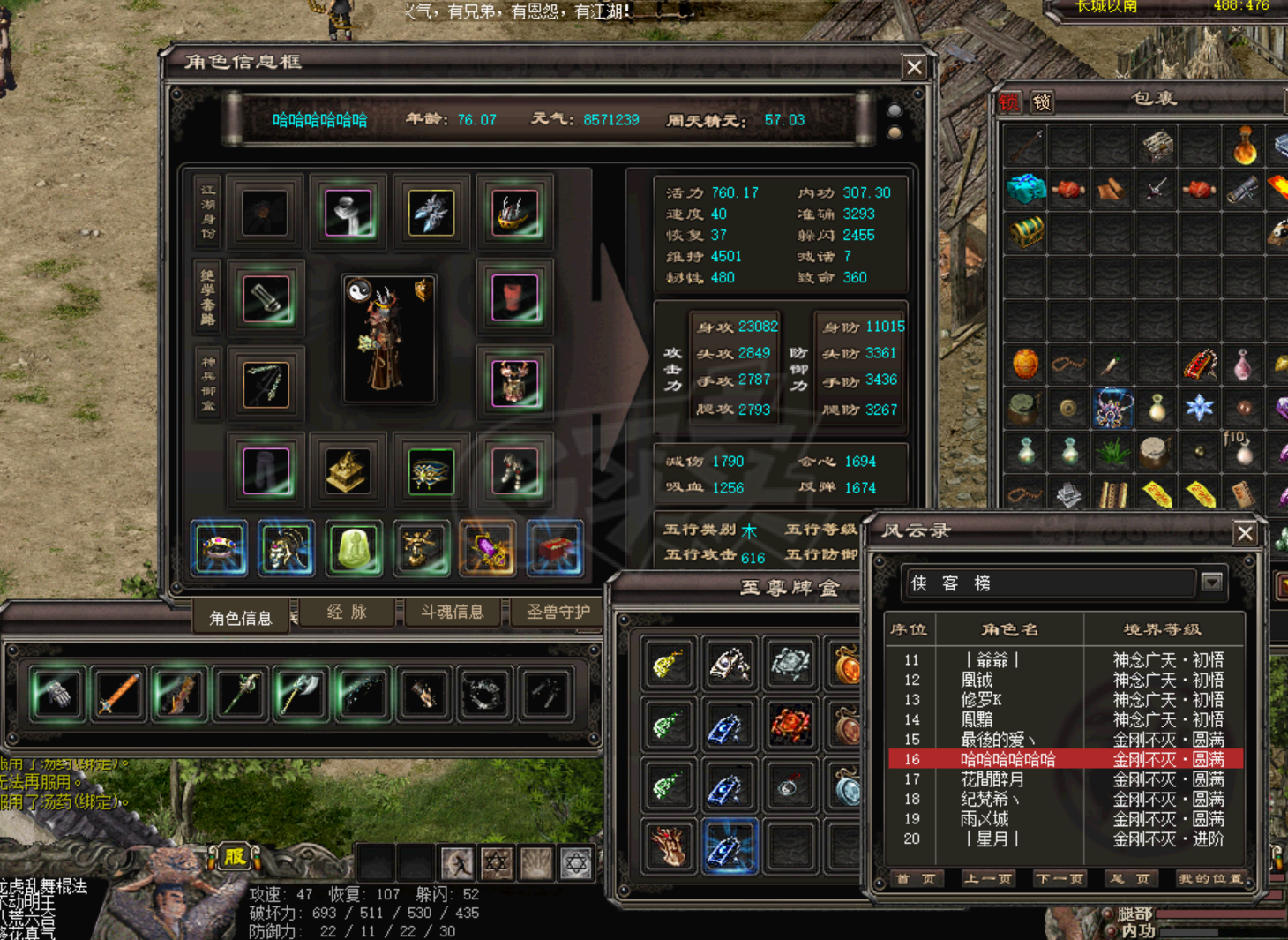Viewport: 1288px width, 940px height.
Task: Switch to the 经脉 tab
Action: (347, 612)
